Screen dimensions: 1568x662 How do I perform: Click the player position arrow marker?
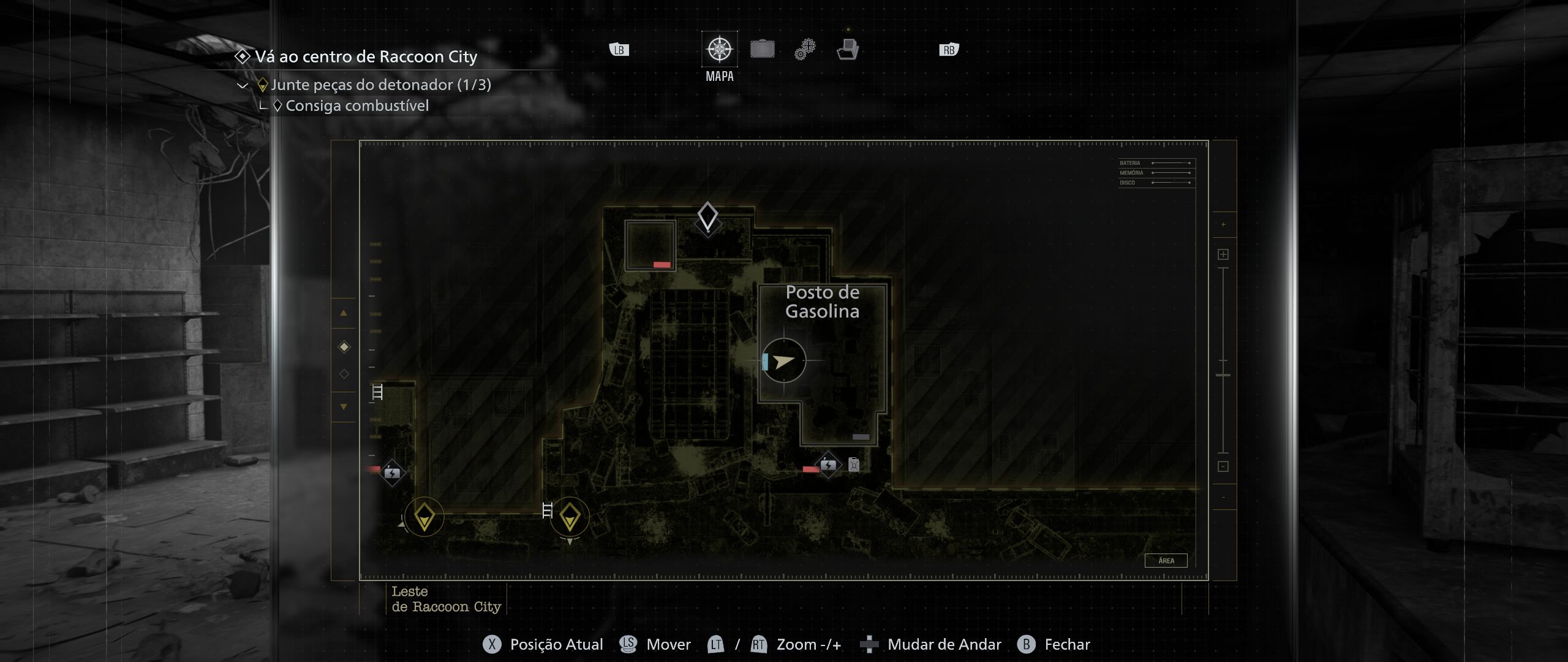point(783,361)
